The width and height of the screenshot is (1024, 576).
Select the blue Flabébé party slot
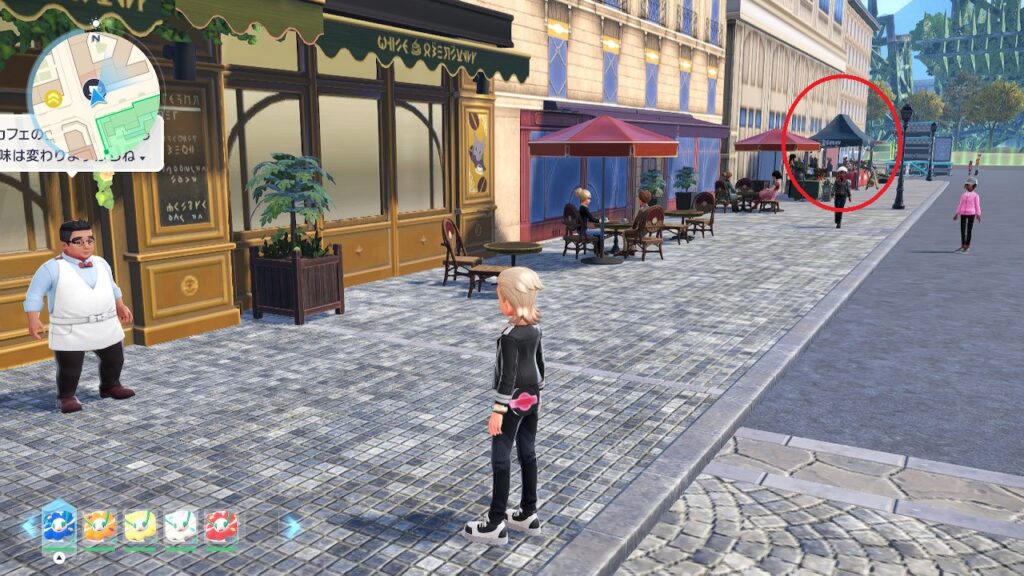click(x=59, y=525)
